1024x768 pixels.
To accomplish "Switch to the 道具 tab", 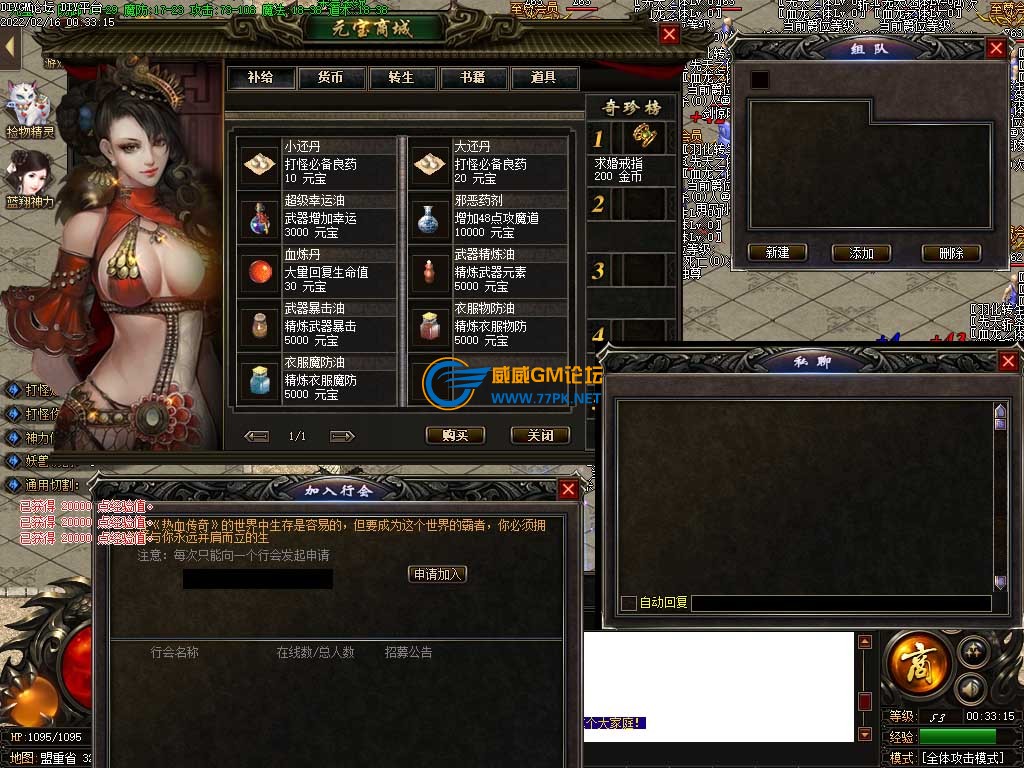I will pos(544,78).
